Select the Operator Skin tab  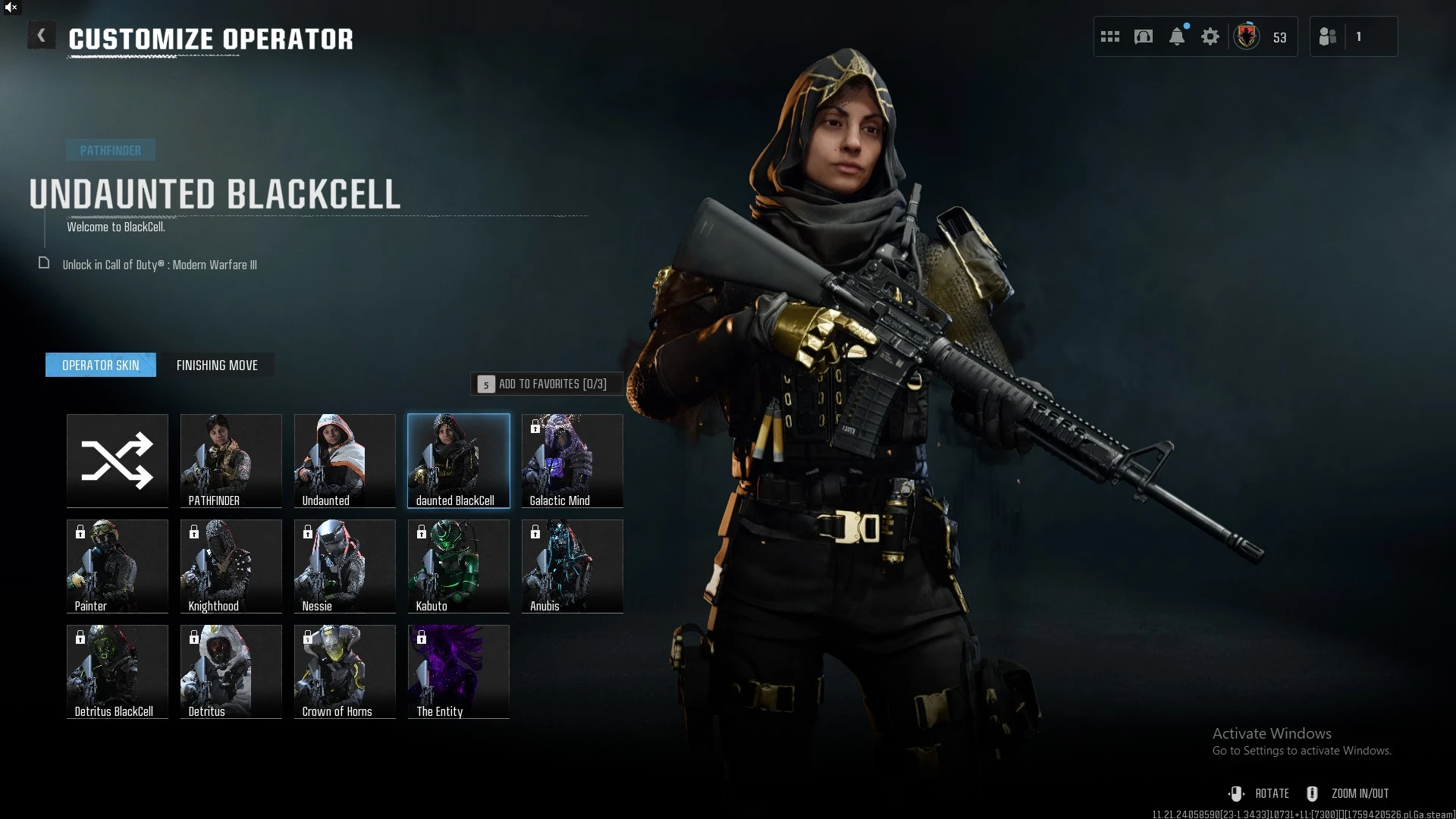coord(101,366)
